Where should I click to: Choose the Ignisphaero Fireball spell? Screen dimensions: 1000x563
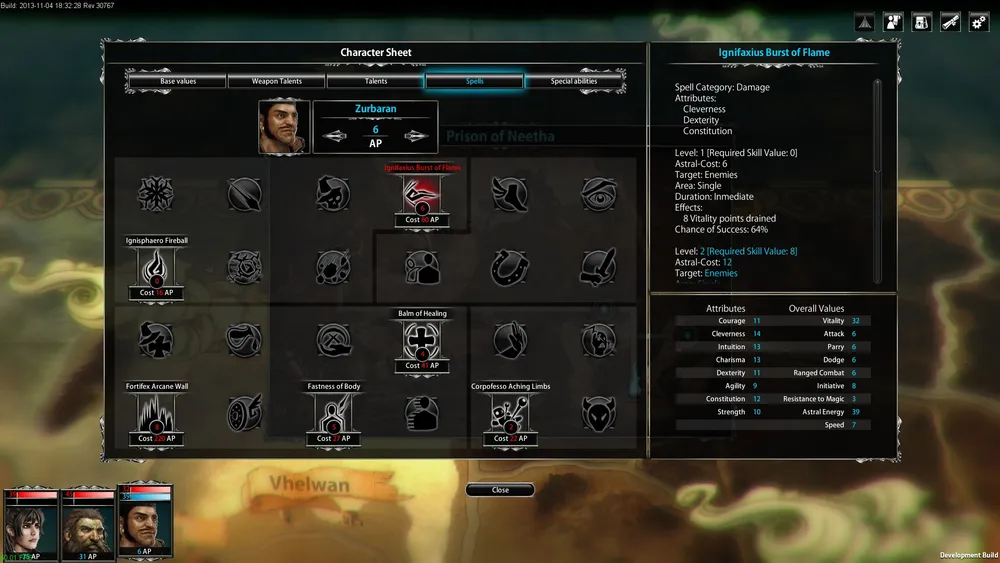pyautogui.click(x=155, y=268)
